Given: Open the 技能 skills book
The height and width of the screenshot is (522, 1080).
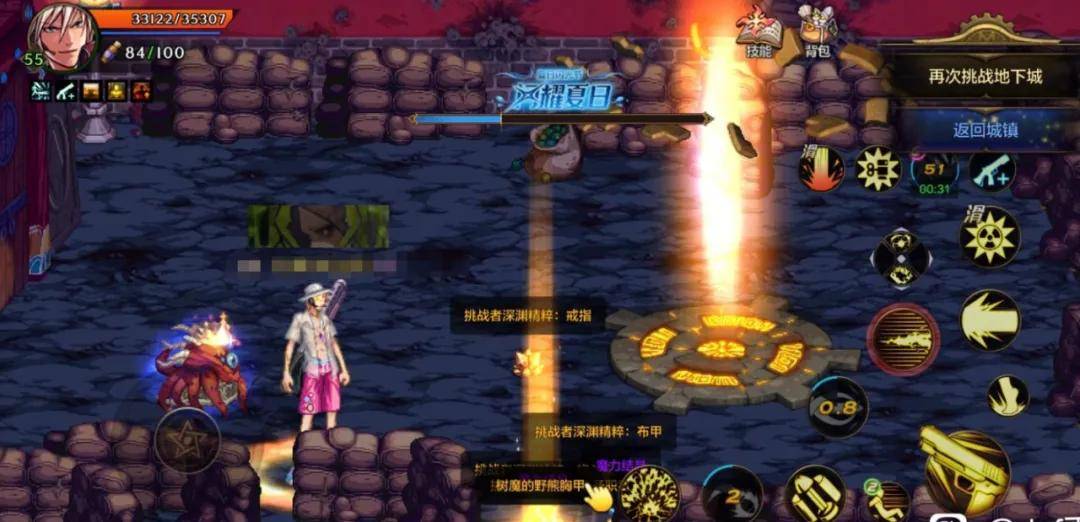Looking at the screenshot, I should pyautogui.click(x=758, y=35).
